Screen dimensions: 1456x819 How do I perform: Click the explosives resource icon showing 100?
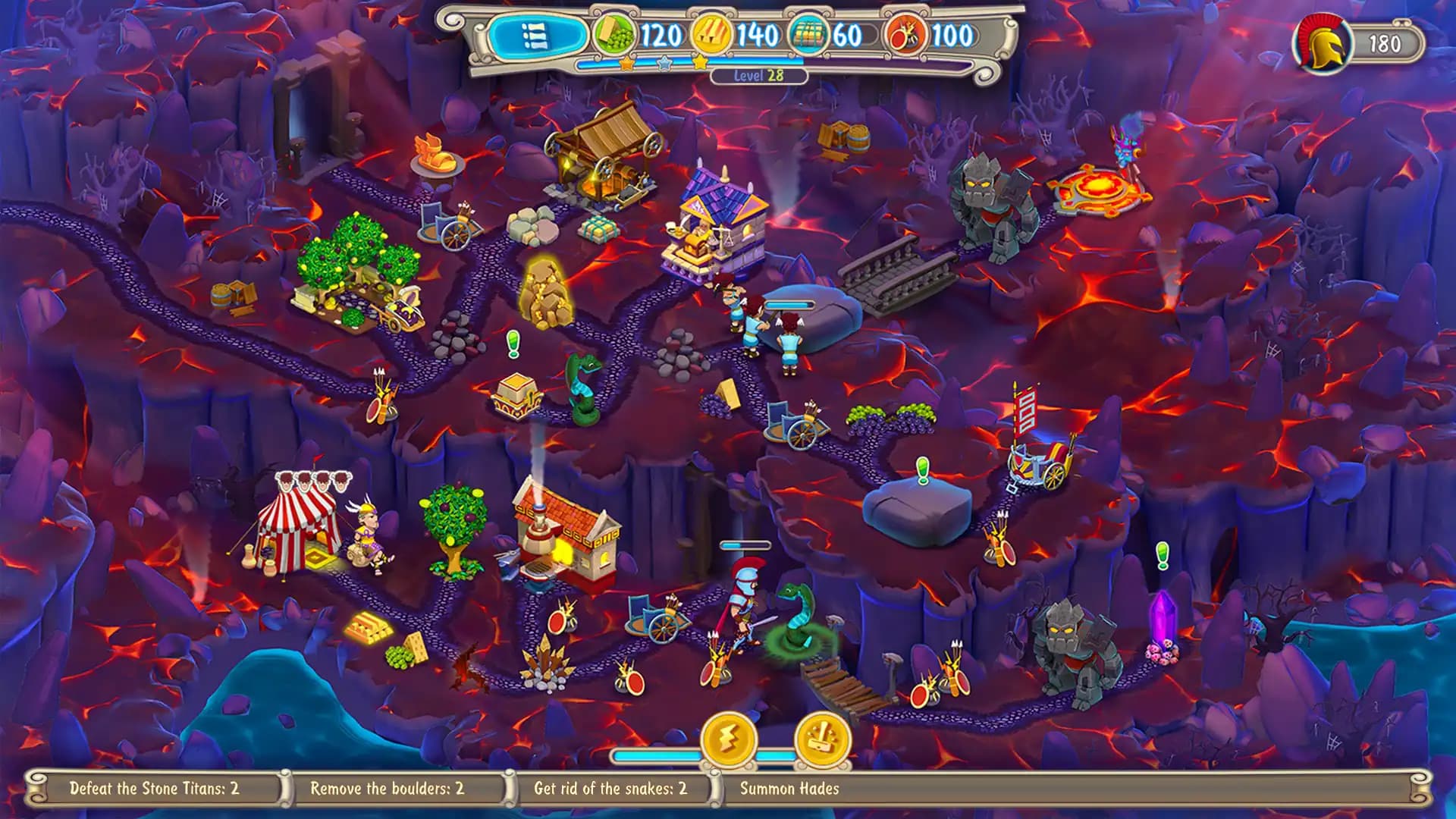[x=904, y=33]
